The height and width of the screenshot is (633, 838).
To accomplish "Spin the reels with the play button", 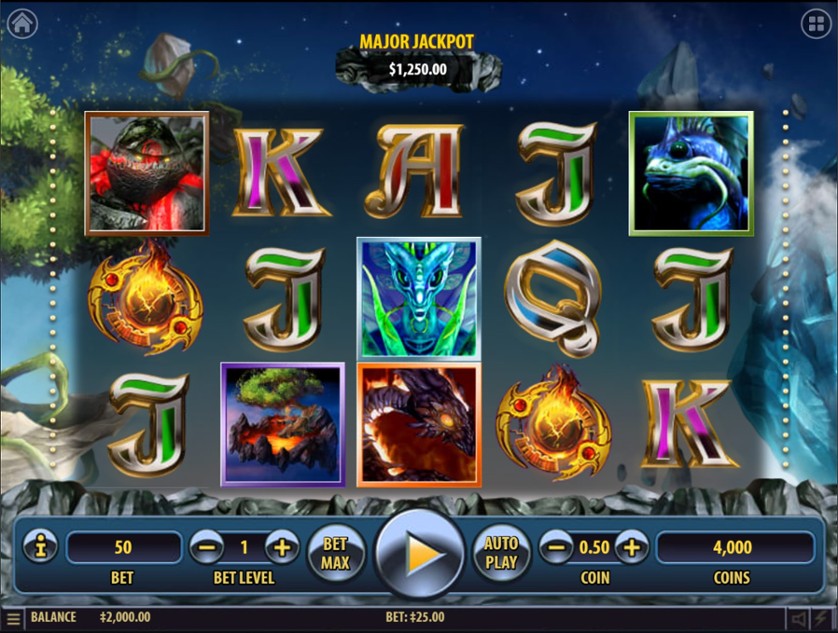I will [420, 553].
